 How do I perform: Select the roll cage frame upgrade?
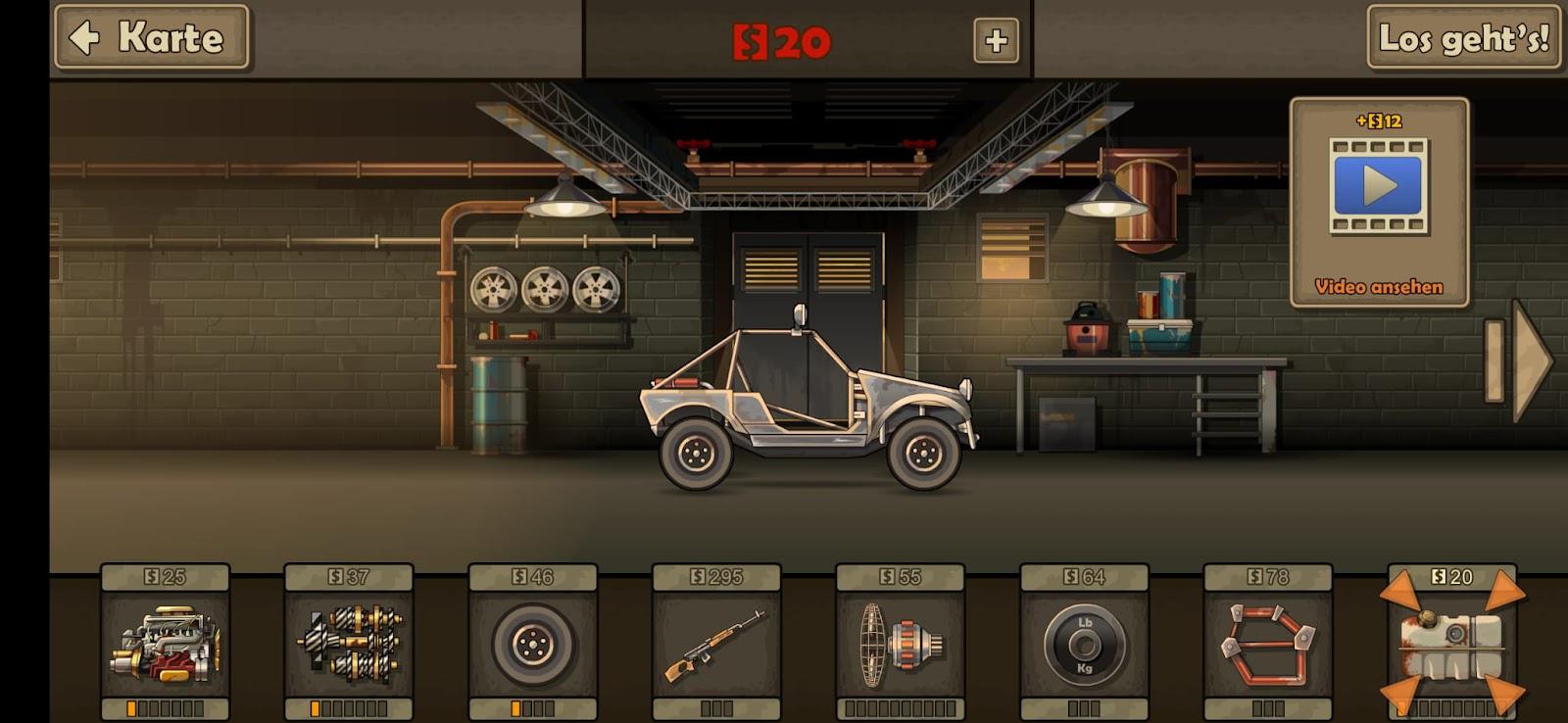[1267, 644]
